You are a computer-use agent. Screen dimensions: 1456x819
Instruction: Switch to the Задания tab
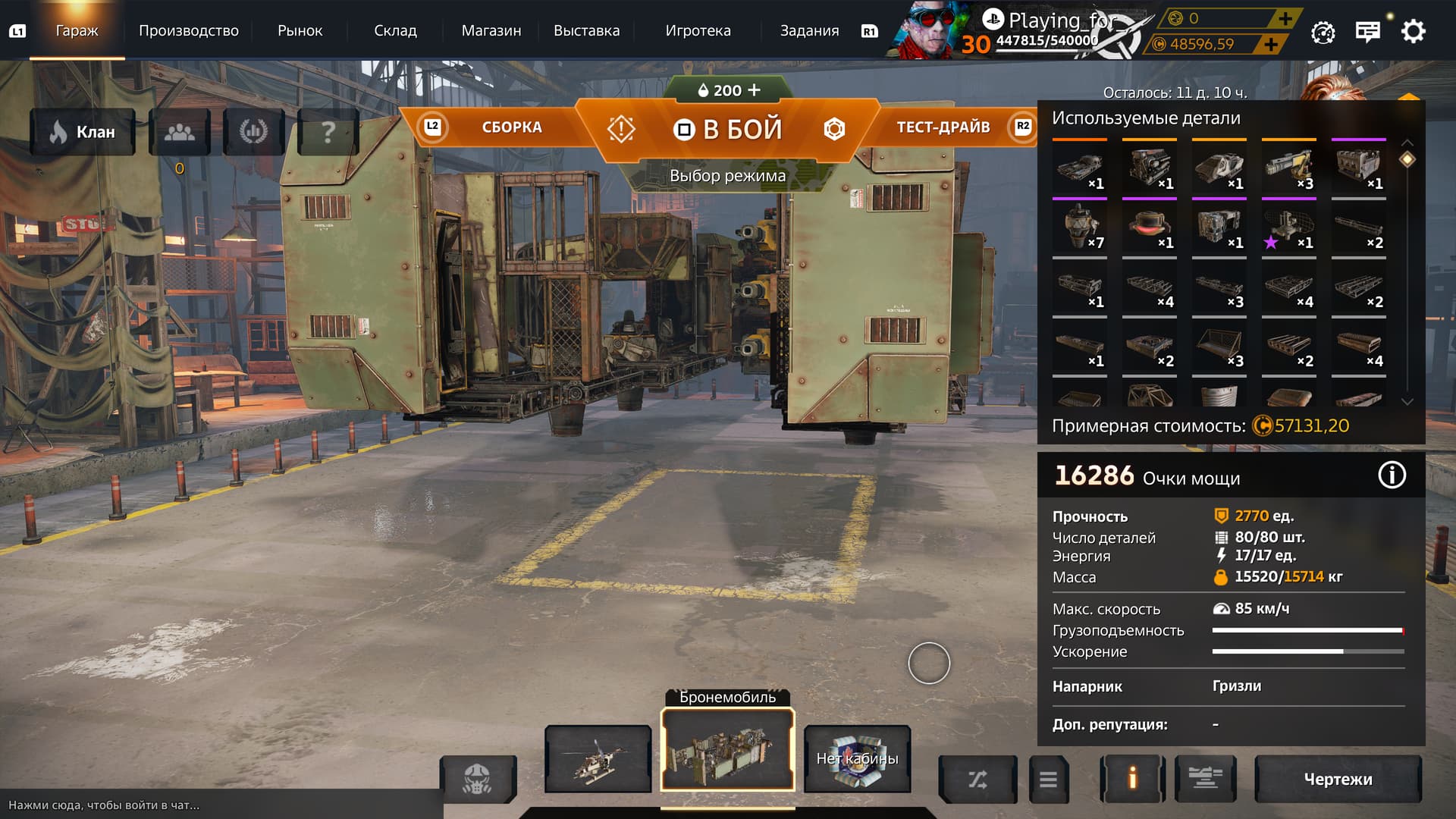click(809, 30)
